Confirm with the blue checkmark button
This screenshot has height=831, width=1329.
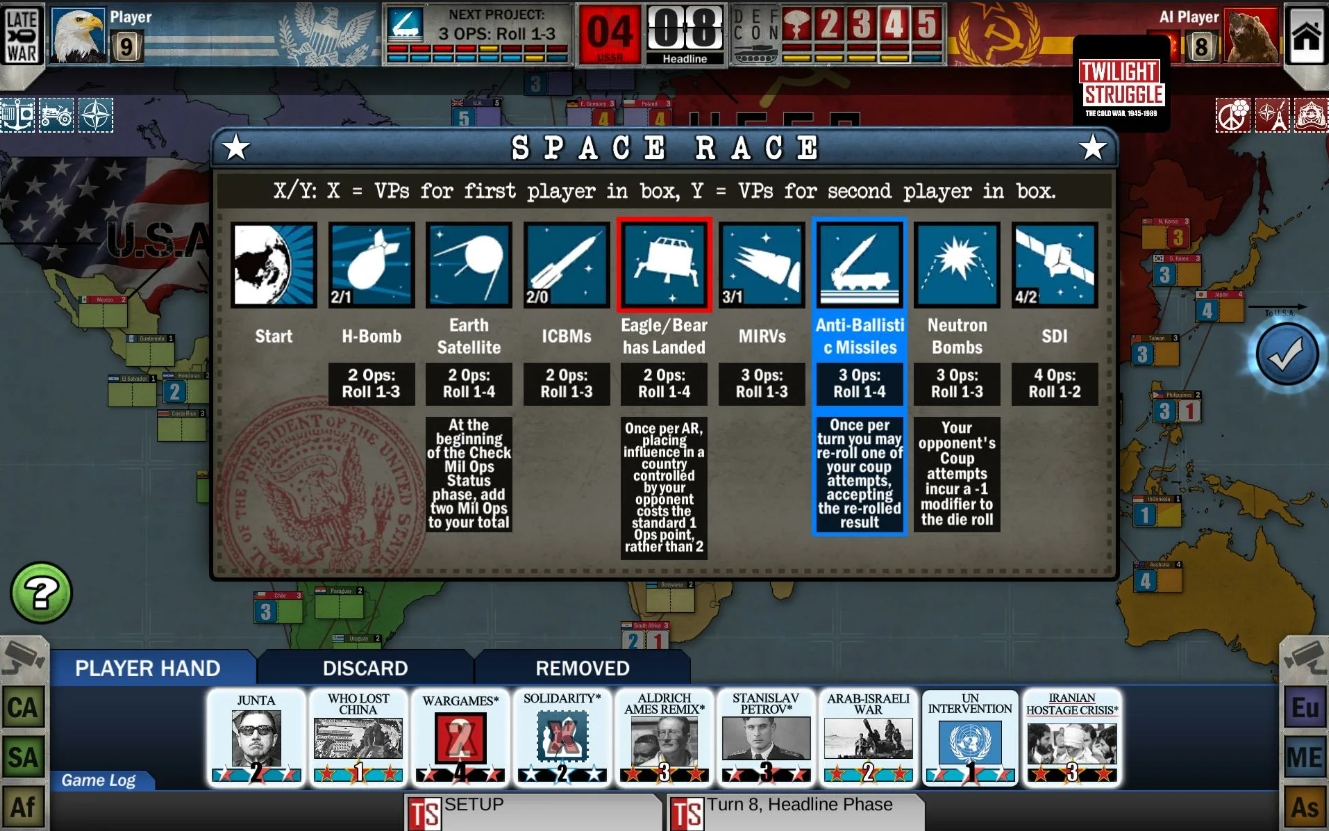pyautogui.click(x=1285, y=352)
